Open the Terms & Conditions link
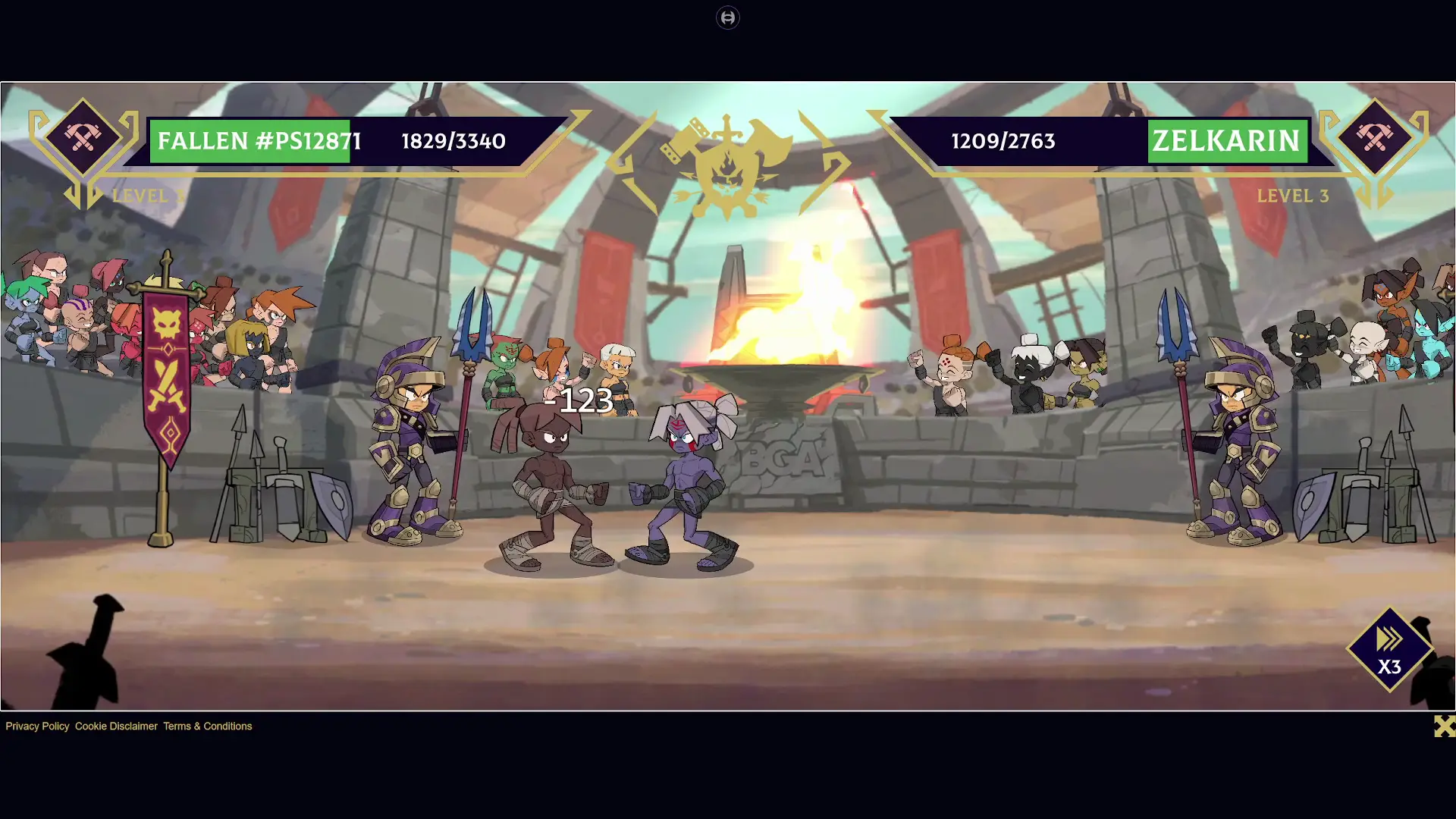Screen dimensions: 1456x819 click(207, 726)
